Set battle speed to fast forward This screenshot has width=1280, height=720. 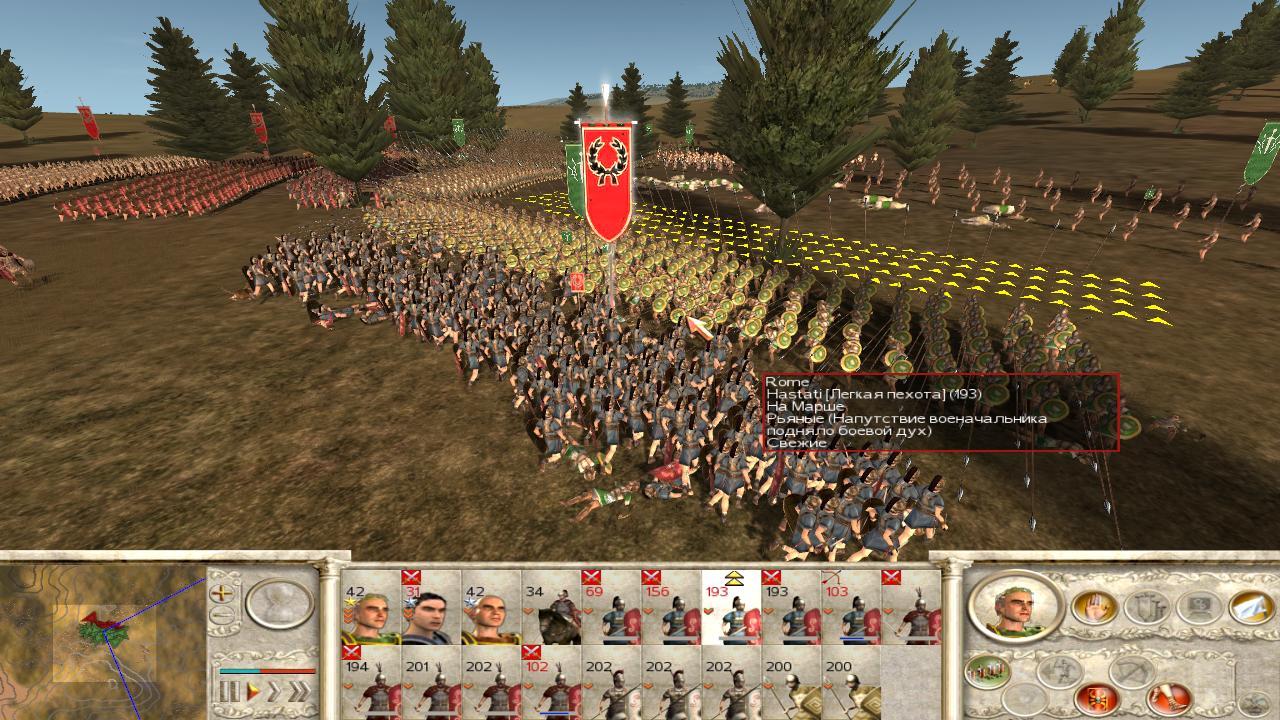(x=273, y=690)
